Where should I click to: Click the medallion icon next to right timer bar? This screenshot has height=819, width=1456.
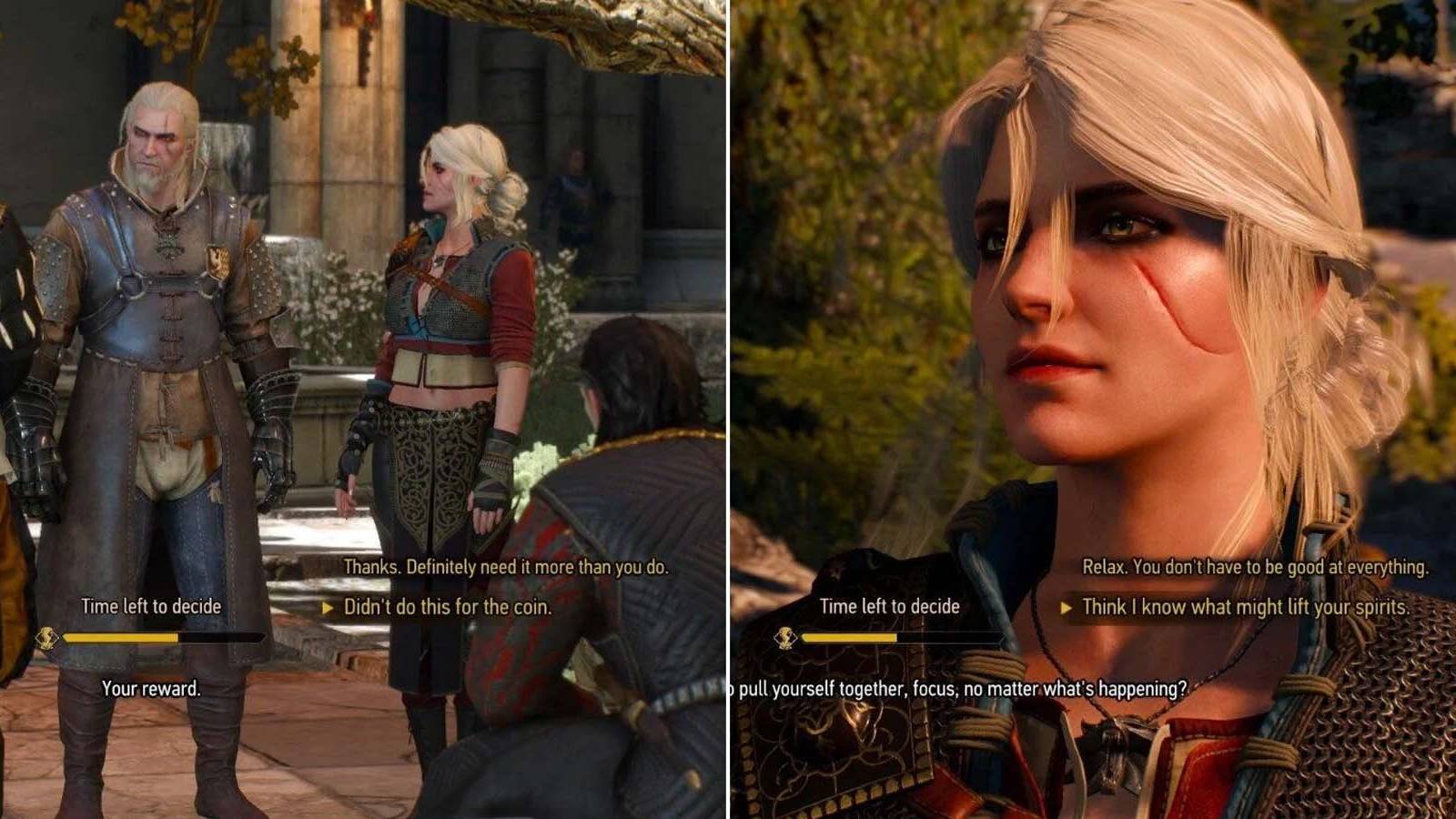tap(785, 640)
